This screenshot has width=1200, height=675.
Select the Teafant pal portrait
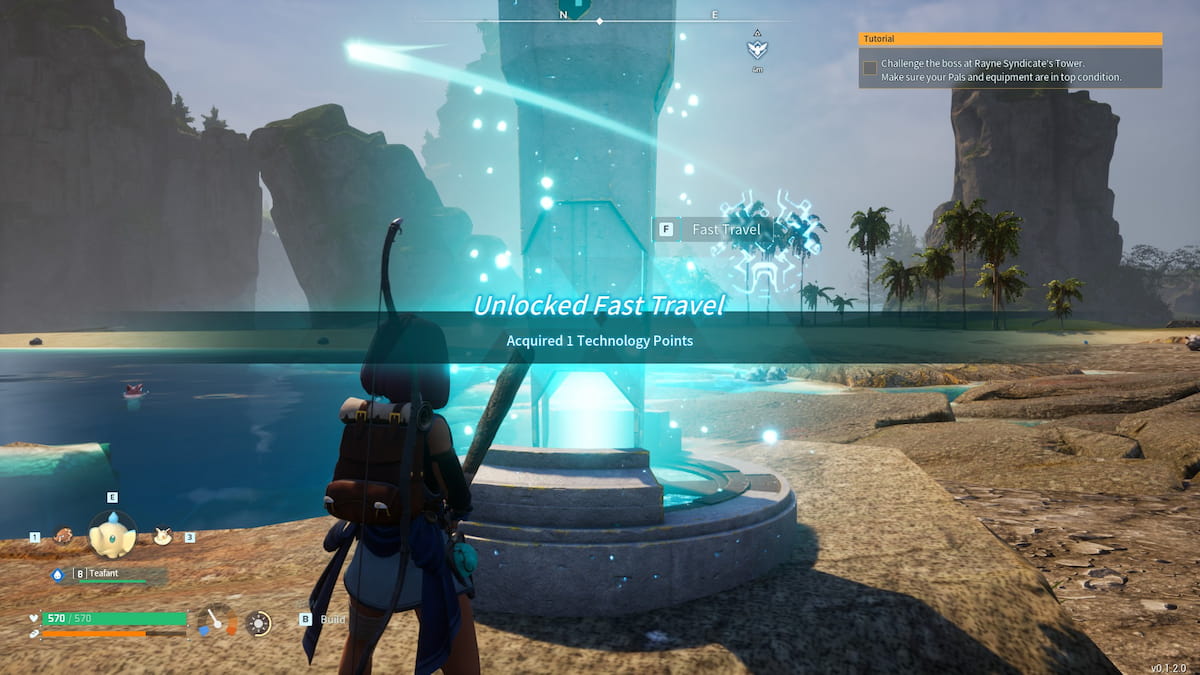(x=111, y=536)
